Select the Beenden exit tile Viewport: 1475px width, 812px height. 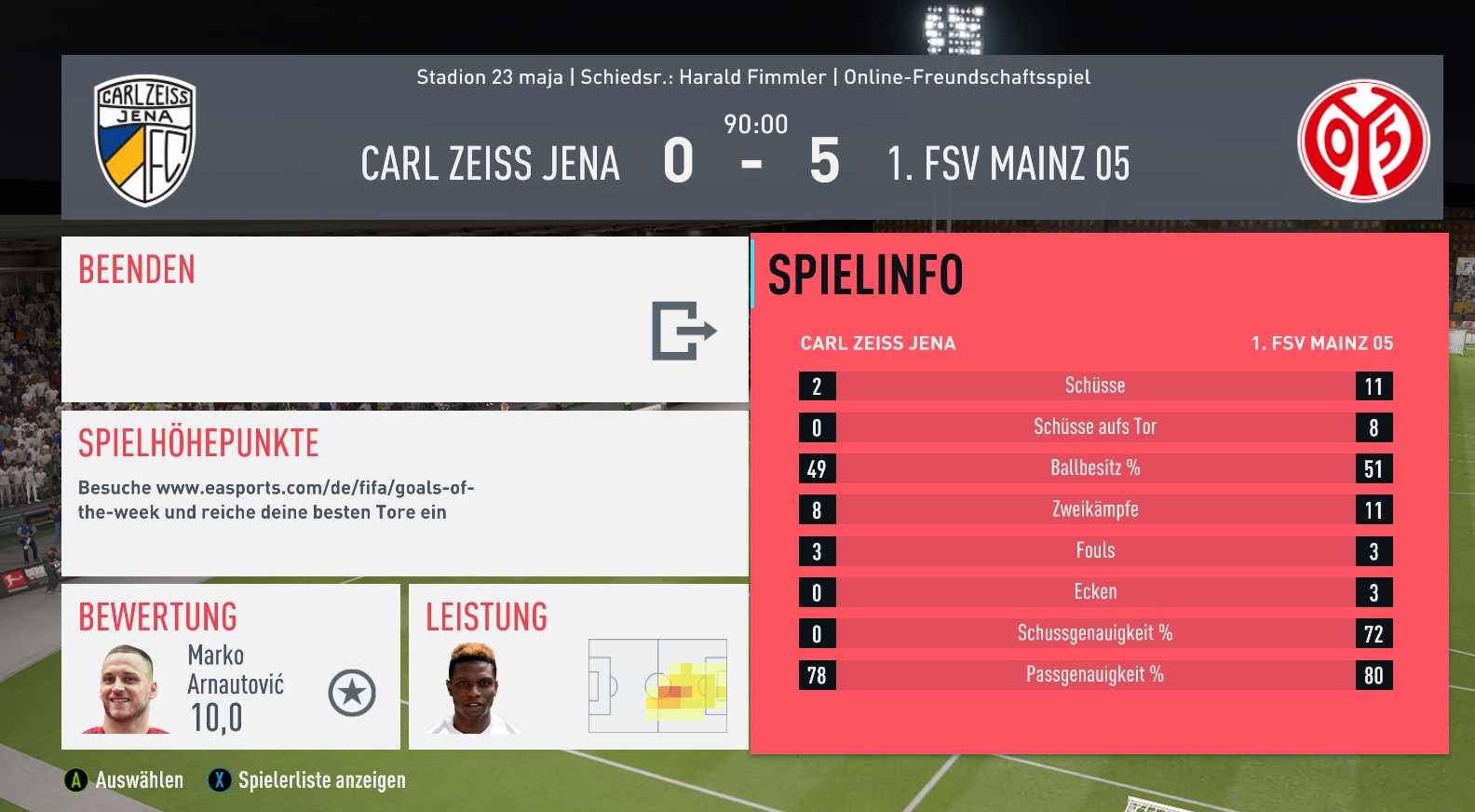(x=404, y=319)
